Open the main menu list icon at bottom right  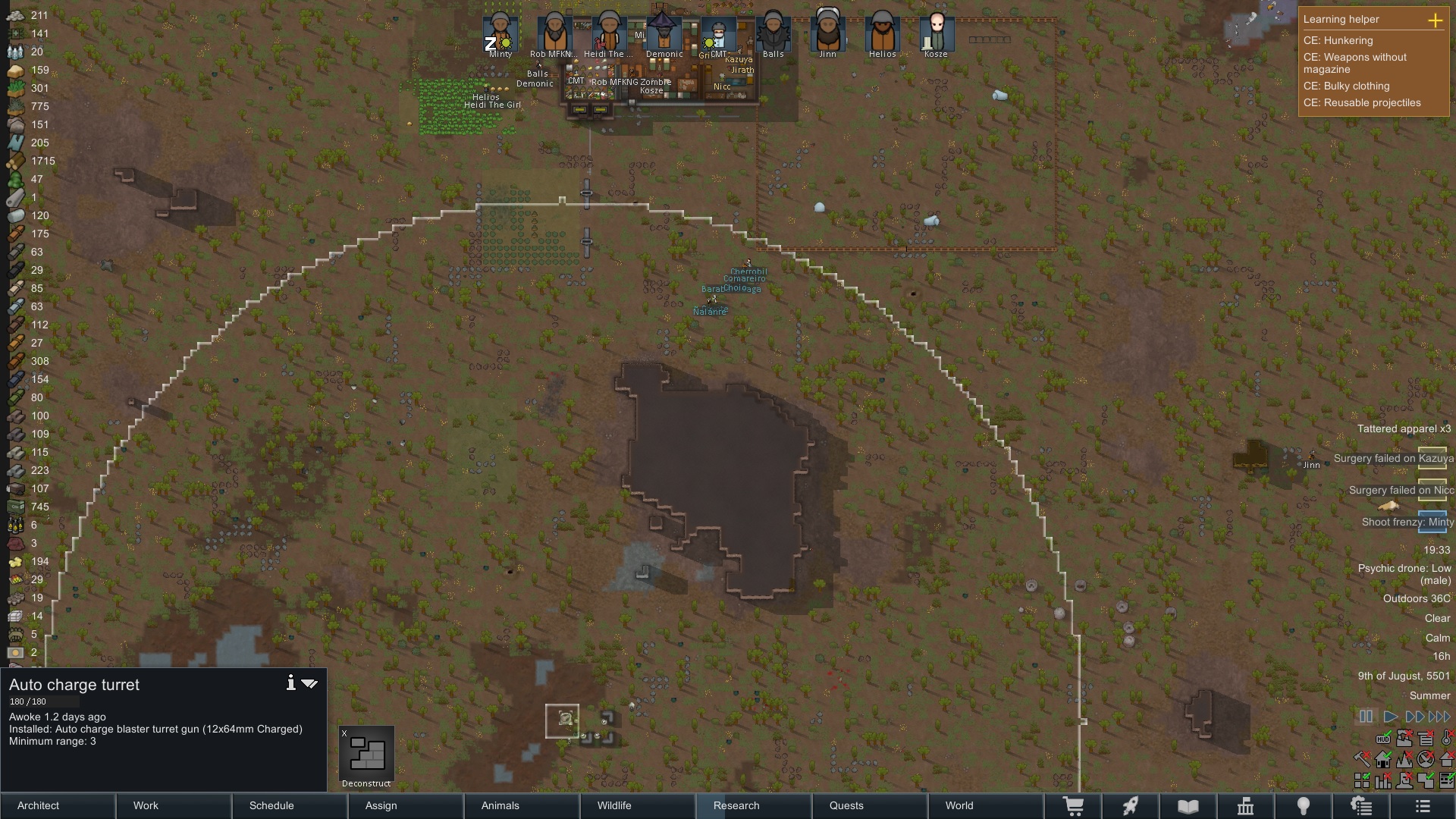point(1422,805)
